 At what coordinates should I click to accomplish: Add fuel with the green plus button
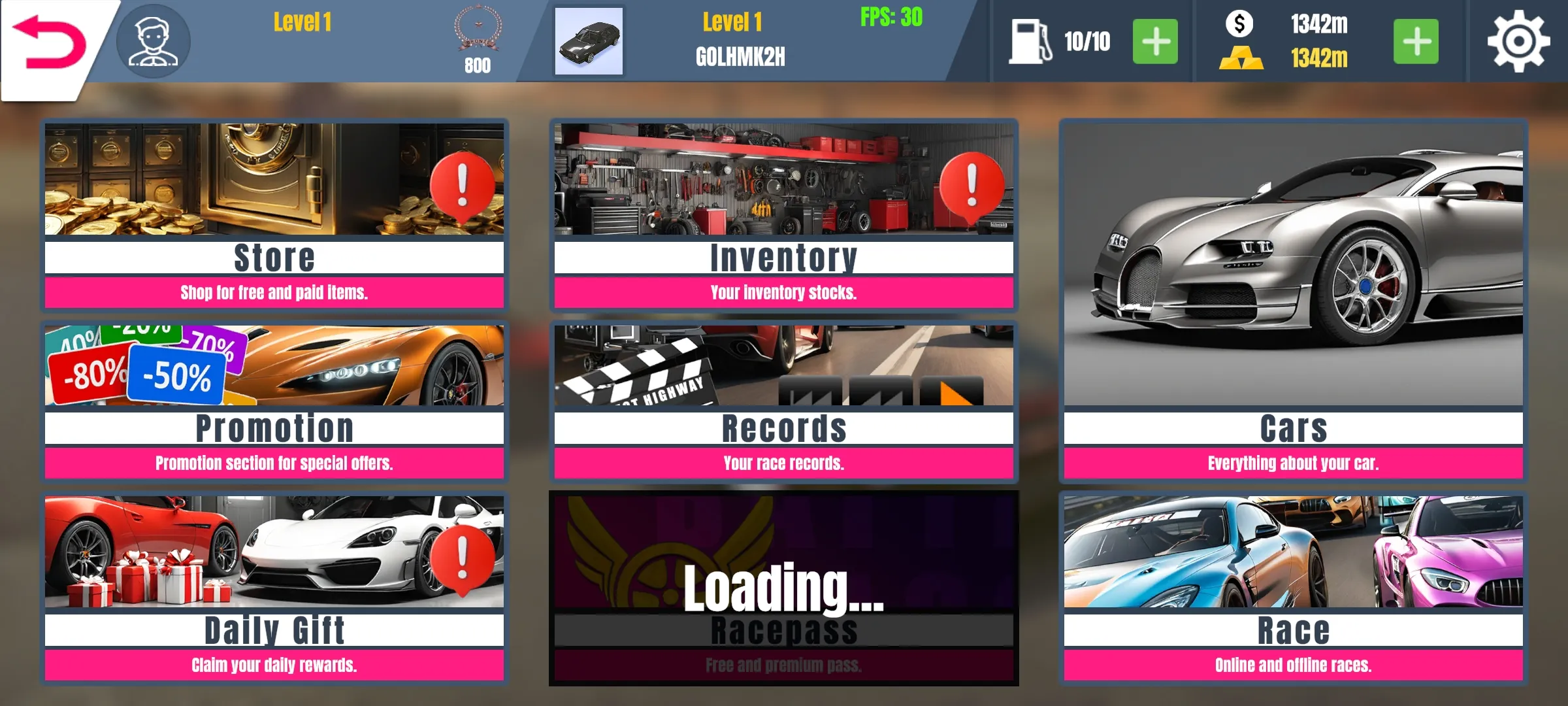[x=1154, y=42]
